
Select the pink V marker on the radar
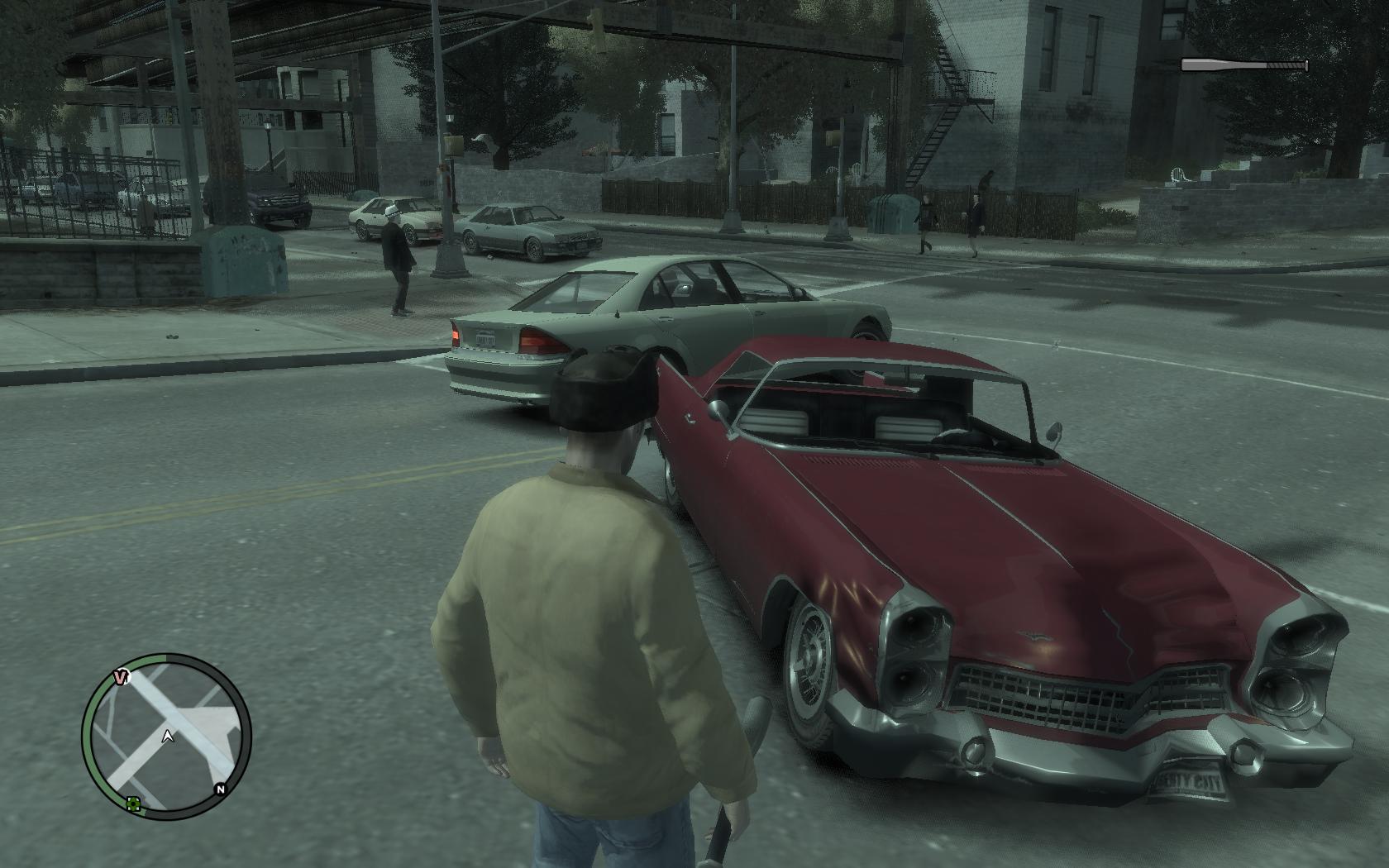pyautogui.click(x=122, y=677)
